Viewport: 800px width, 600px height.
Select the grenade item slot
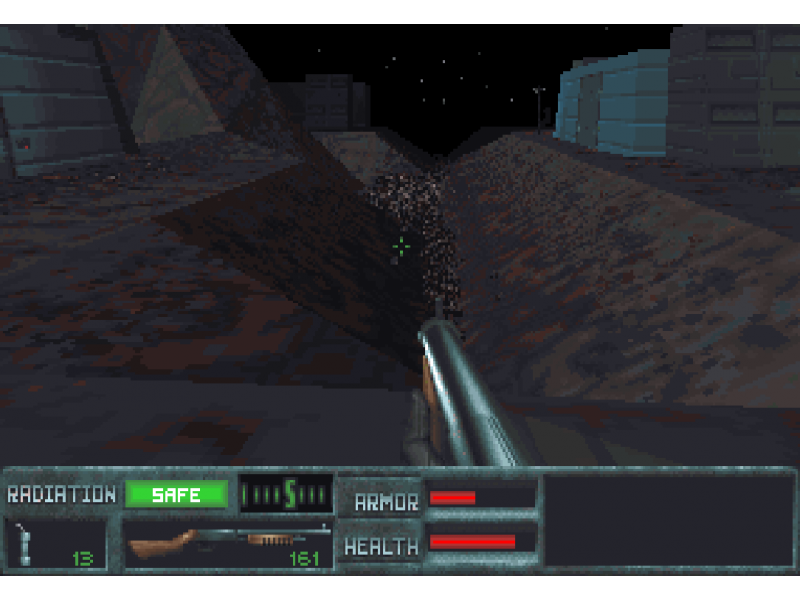click(55, 545)
